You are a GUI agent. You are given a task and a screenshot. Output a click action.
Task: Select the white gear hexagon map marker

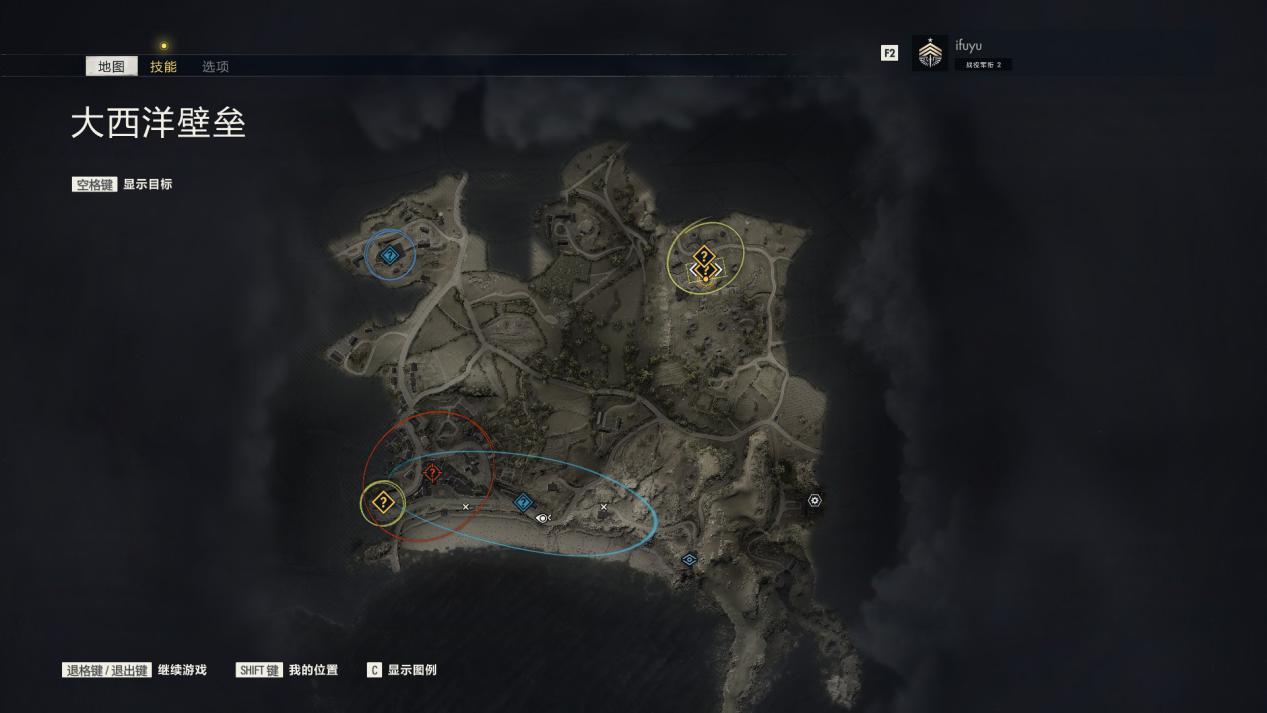click(815, 500)
